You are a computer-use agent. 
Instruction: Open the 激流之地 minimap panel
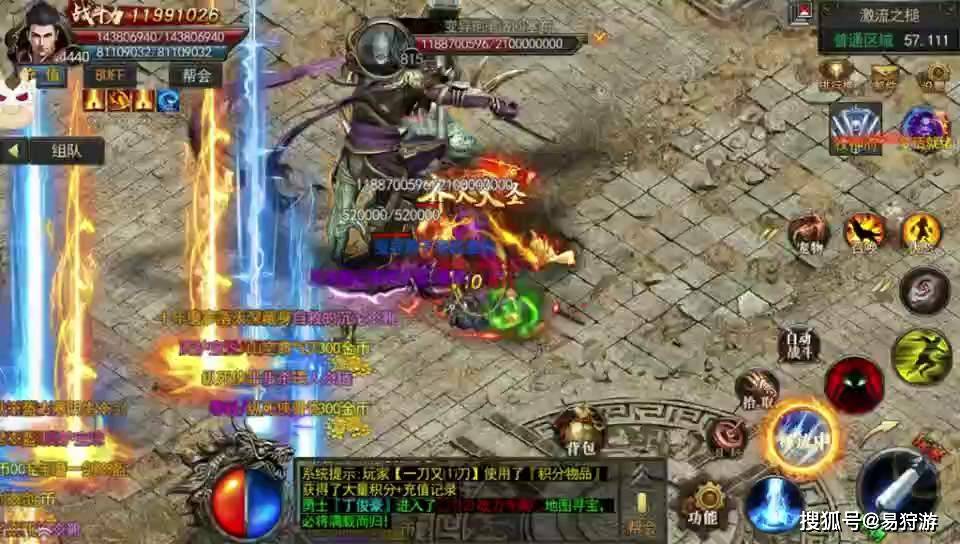pyautogui.click(x=887, y=28)
